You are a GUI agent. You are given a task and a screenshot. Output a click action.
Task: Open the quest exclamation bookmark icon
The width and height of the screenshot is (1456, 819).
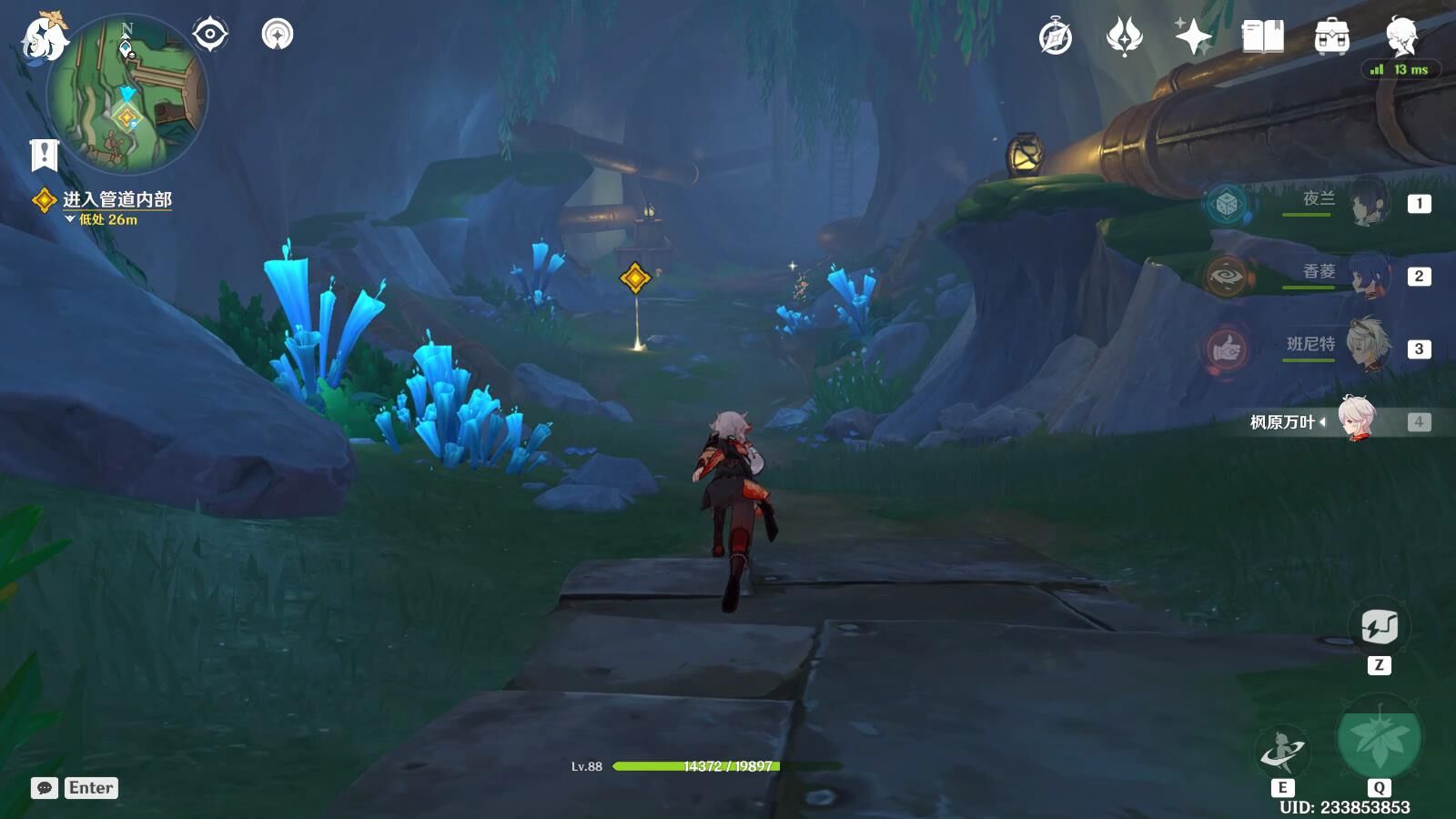44,155
